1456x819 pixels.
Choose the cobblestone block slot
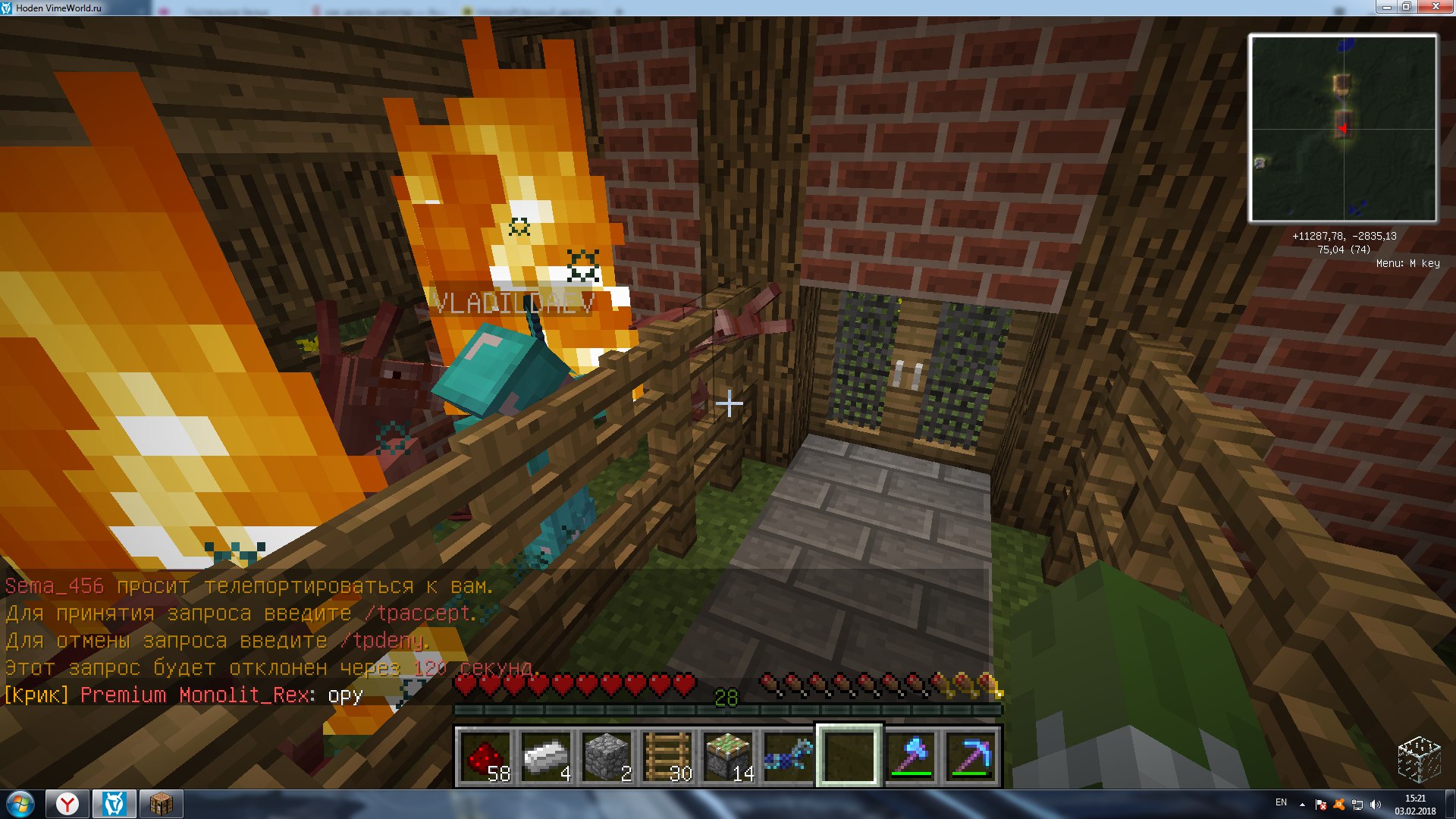pos(607,756)
